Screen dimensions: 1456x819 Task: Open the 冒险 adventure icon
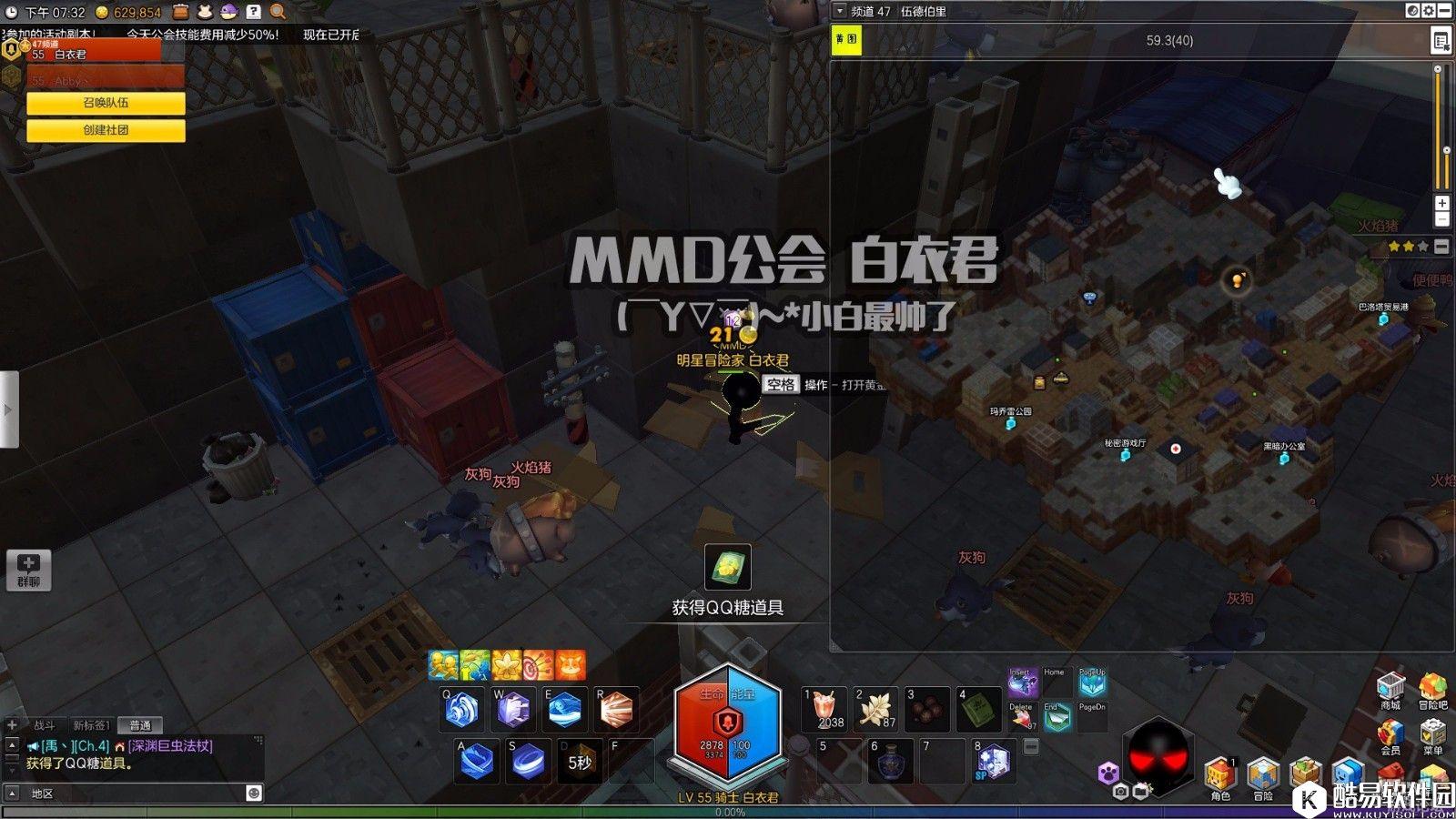coord(1263,778)
